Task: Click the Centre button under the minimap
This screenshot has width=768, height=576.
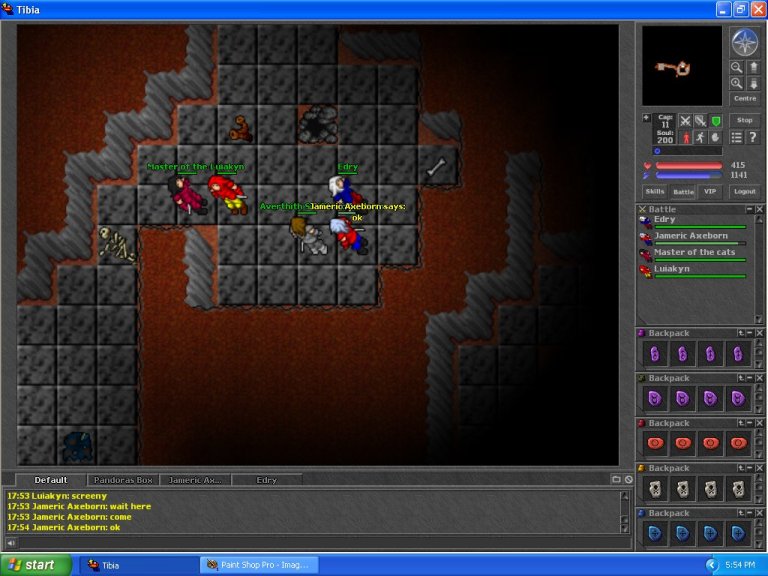Action: 745,99
